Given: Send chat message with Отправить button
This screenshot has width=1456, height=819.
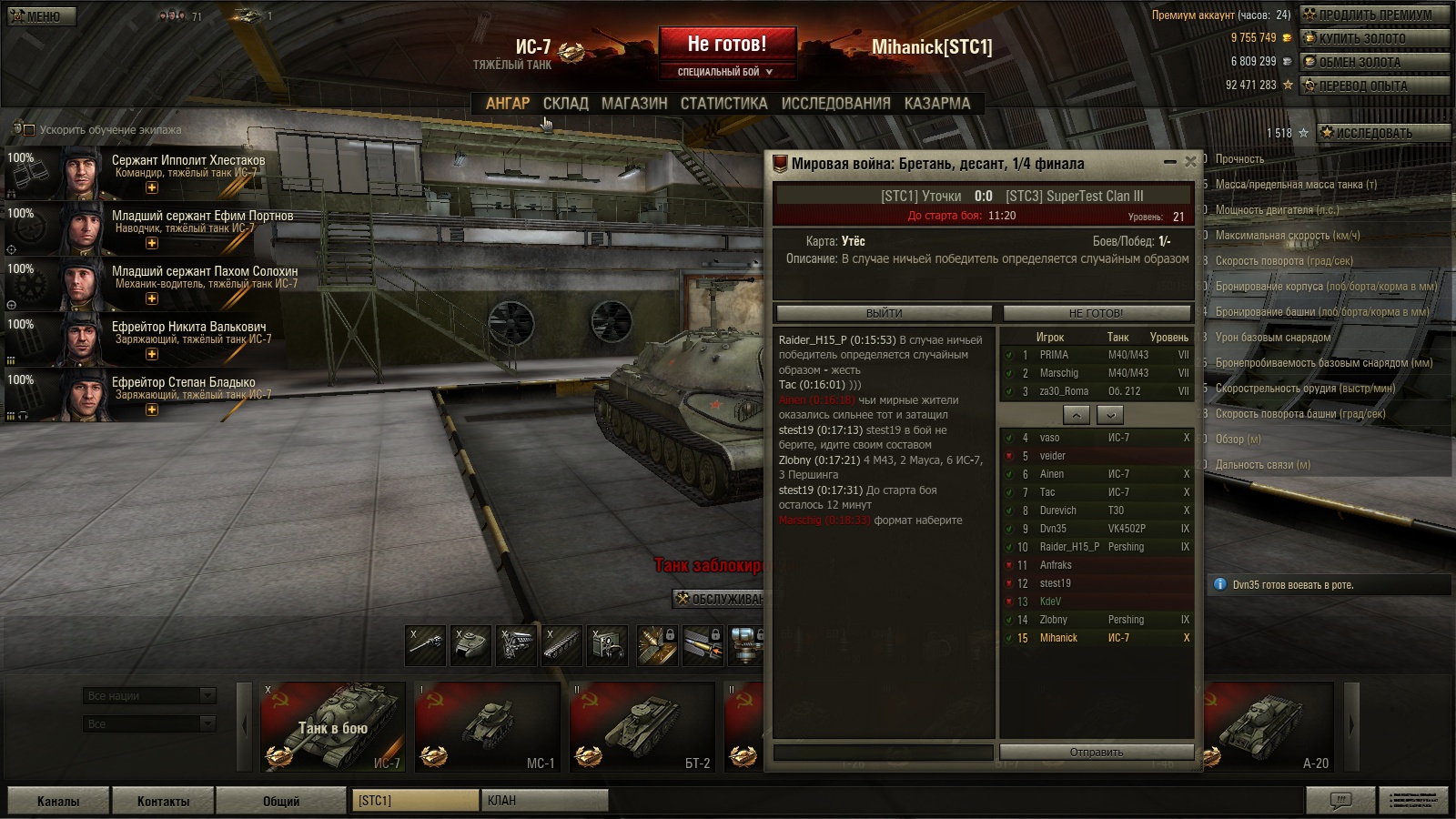Looking at the screenshot, I should pyautogui.click(x=1096, y=753).
